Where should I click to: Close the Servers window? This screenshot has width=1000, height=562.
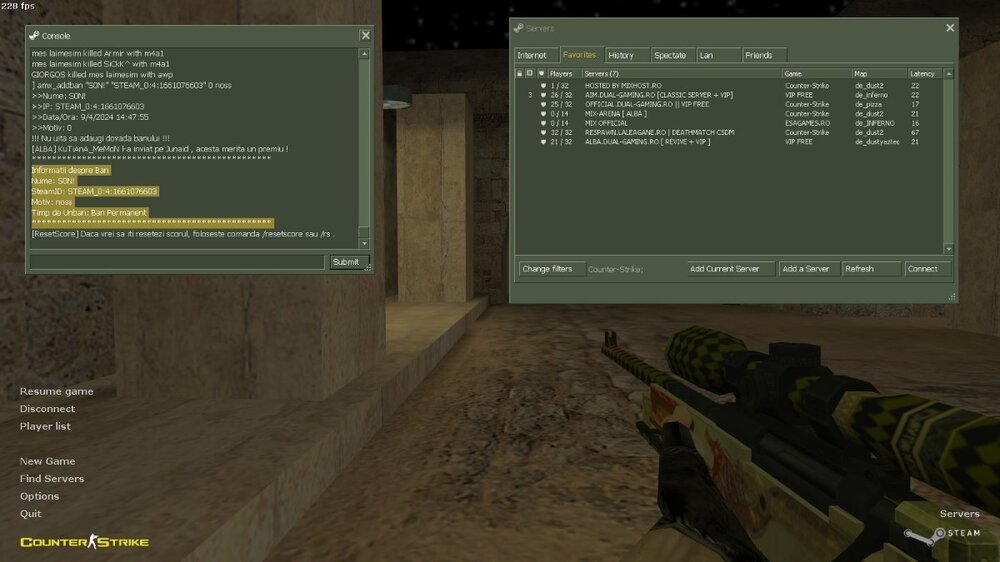(949, 28)
